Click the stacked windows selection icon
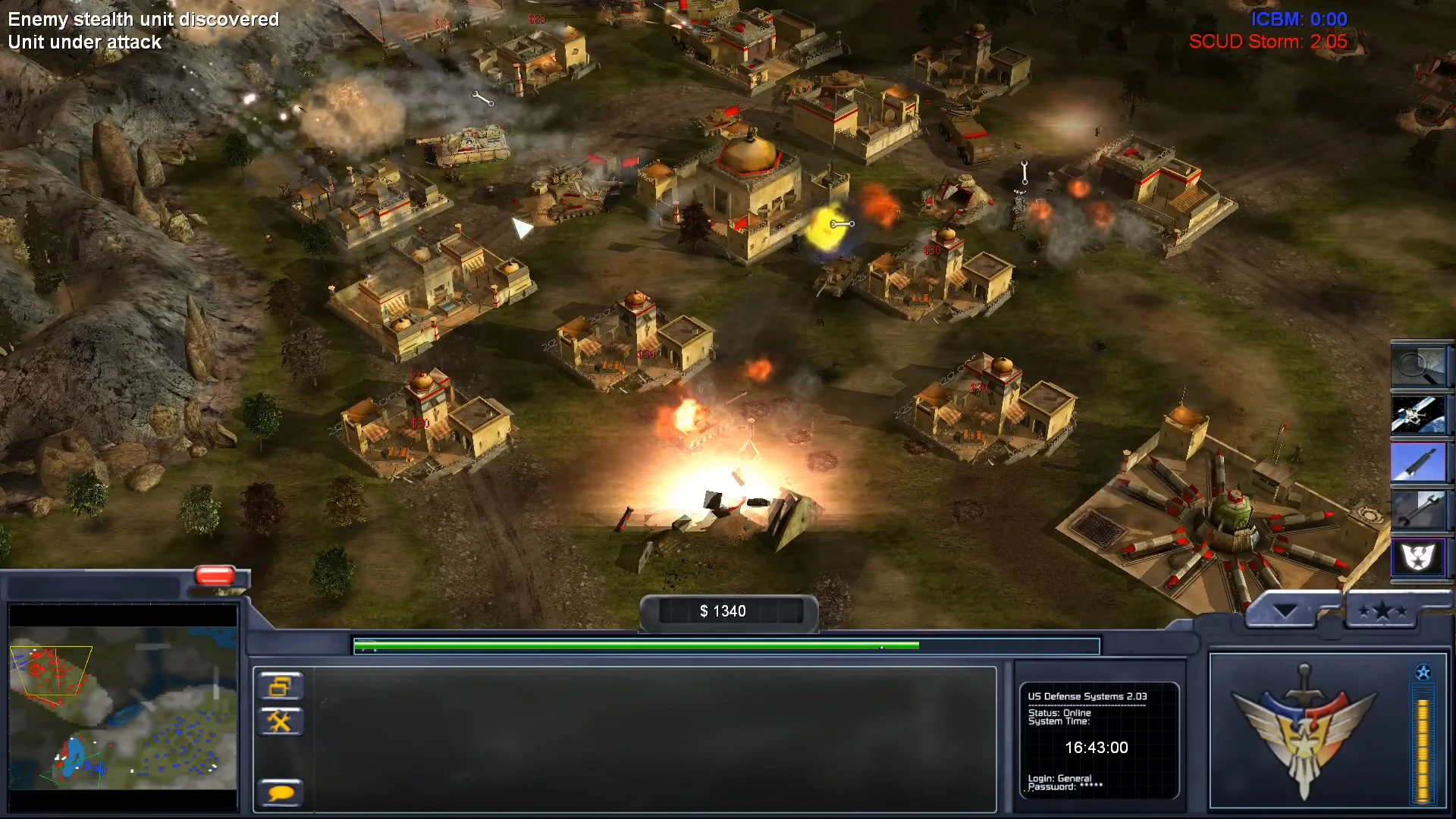Image resolution: width=1456 pixels, height=819 pixels. pyautogui.click(x=281, y=686)
